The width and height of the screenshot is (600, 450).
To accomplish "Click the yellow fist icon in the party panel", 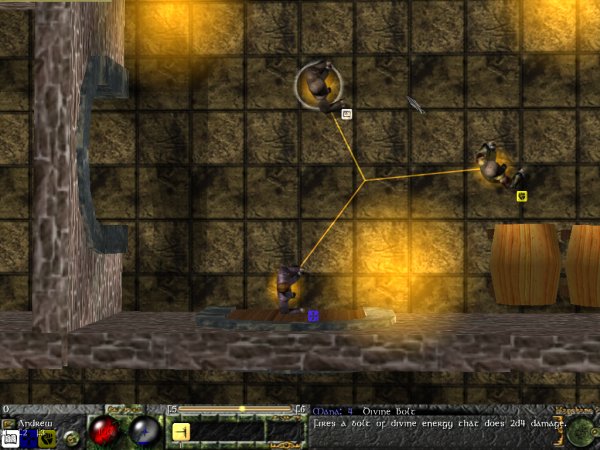I will [x=47, y=437].
